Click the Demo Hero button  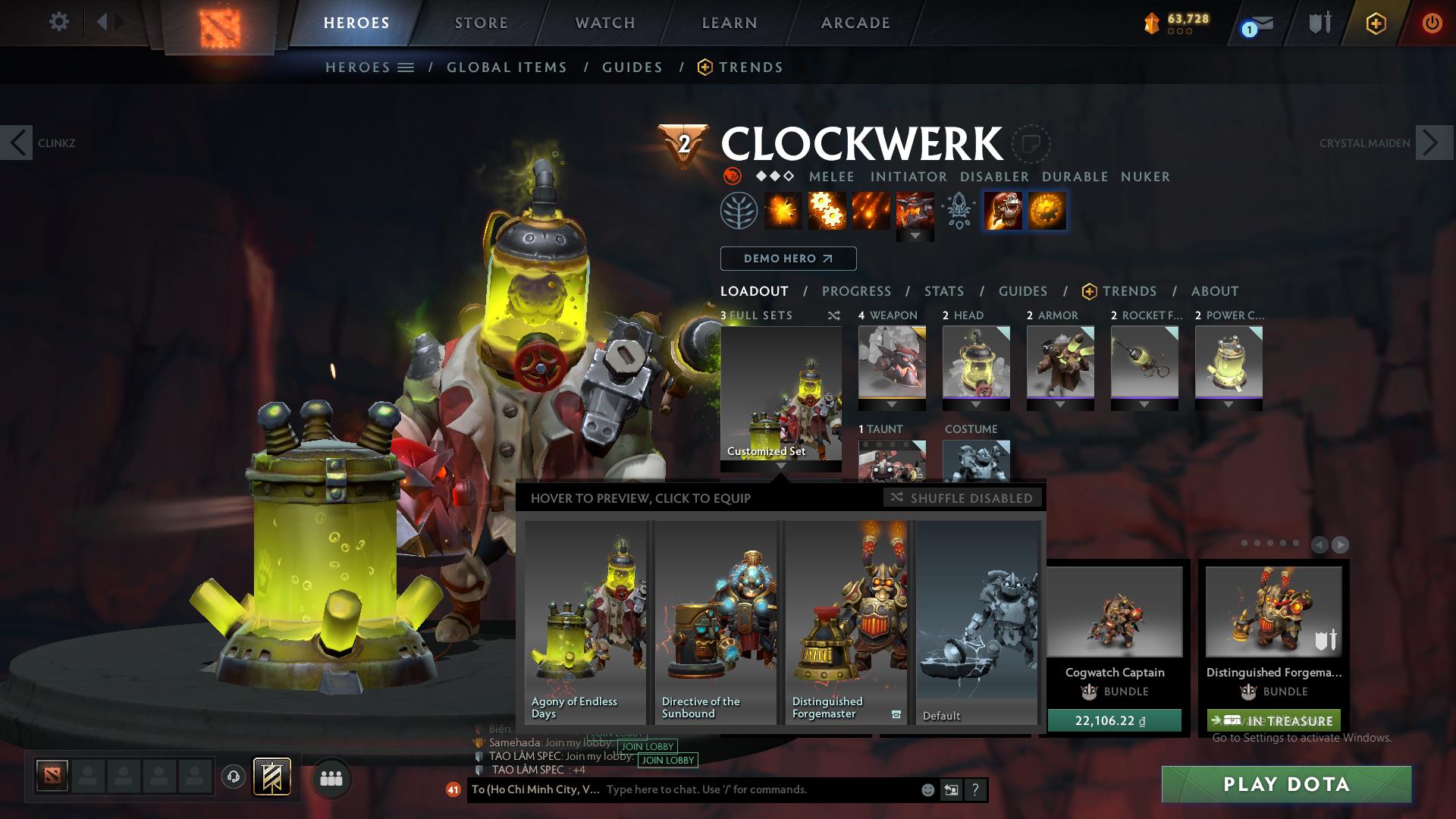pyautogui.click(x=787, y=258)
